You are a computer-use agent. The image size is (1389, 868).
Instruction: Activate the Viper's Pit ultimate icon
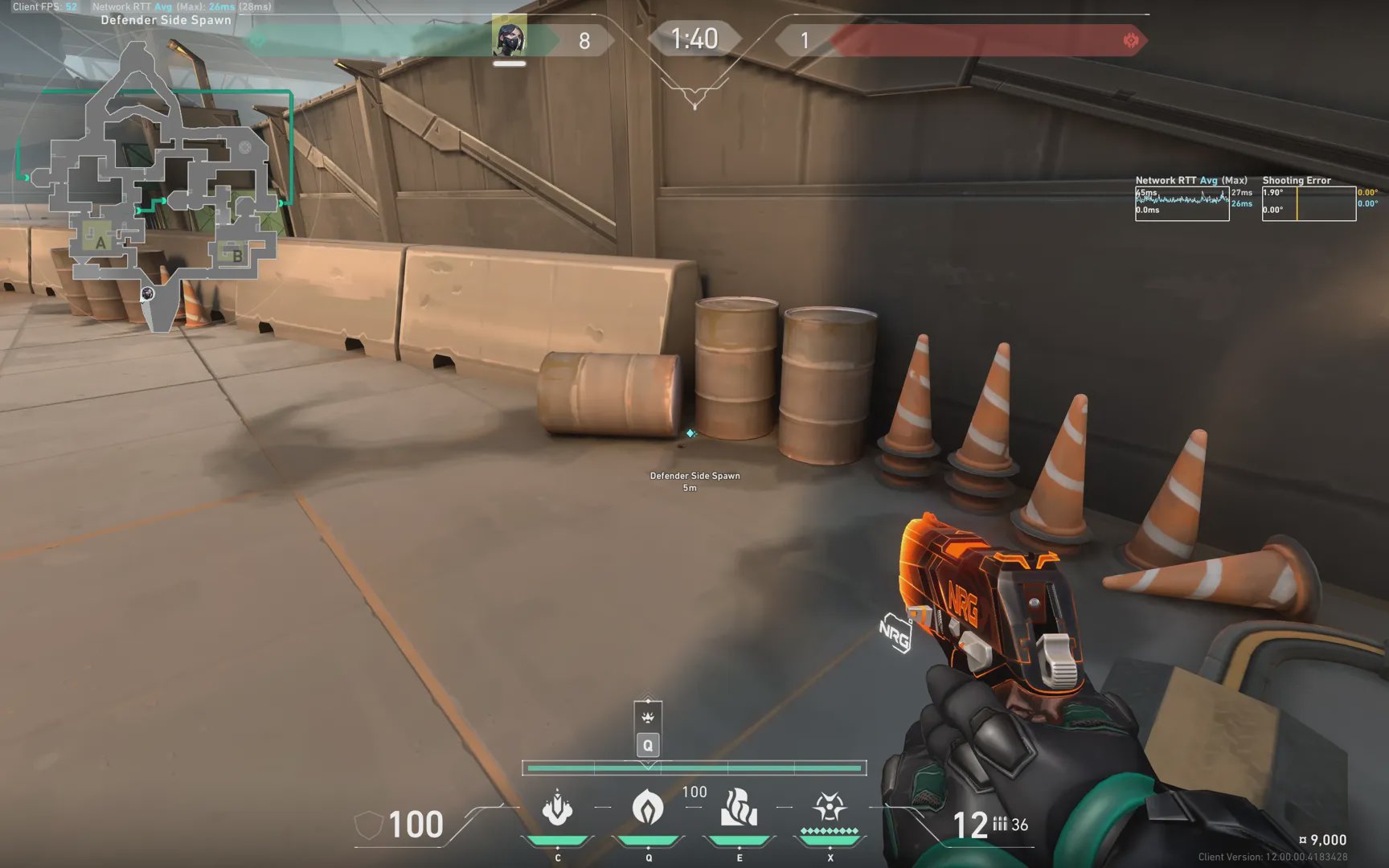click(x=830, y=807)
